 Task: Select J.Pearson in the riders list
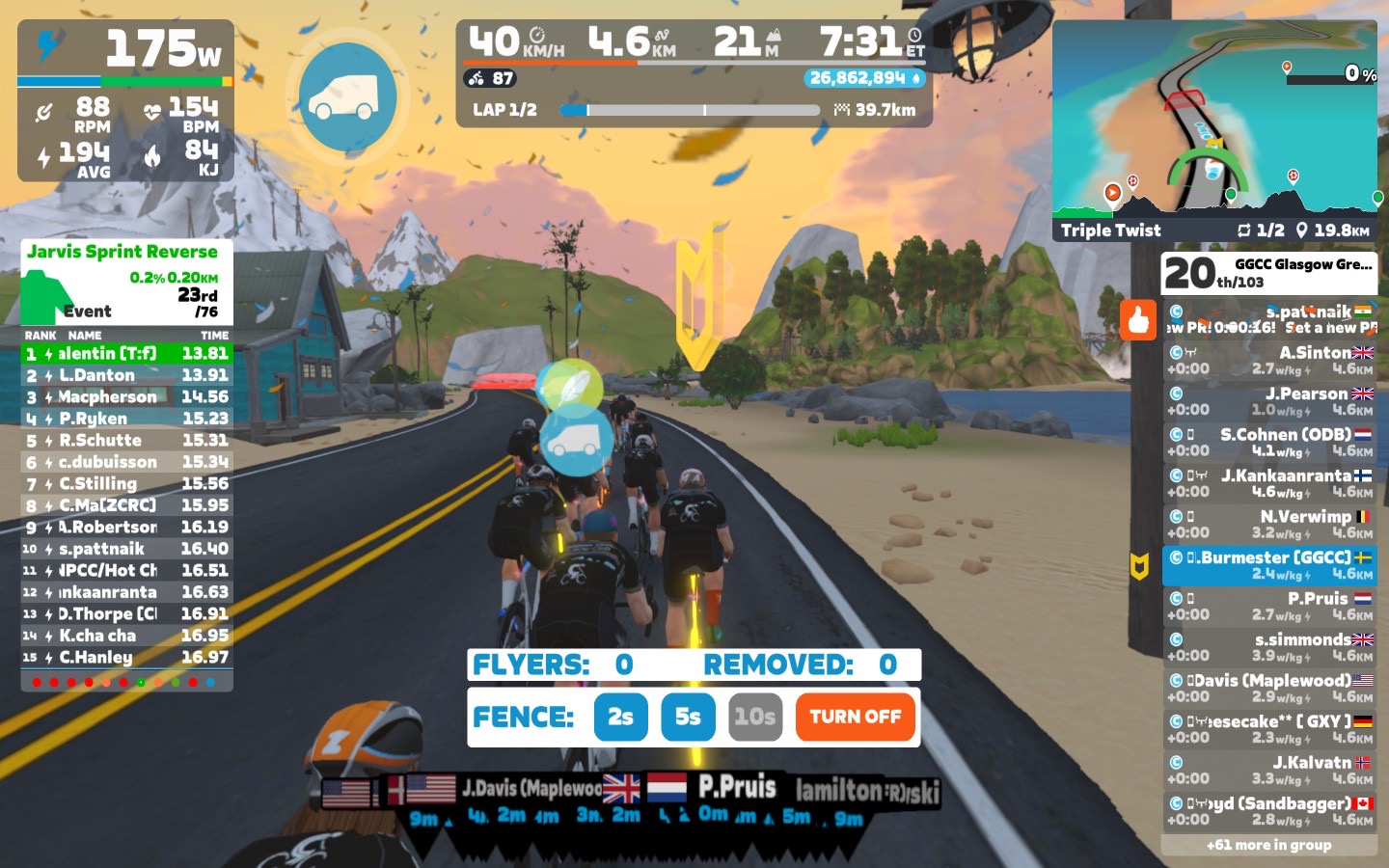tap(1269, 401)
